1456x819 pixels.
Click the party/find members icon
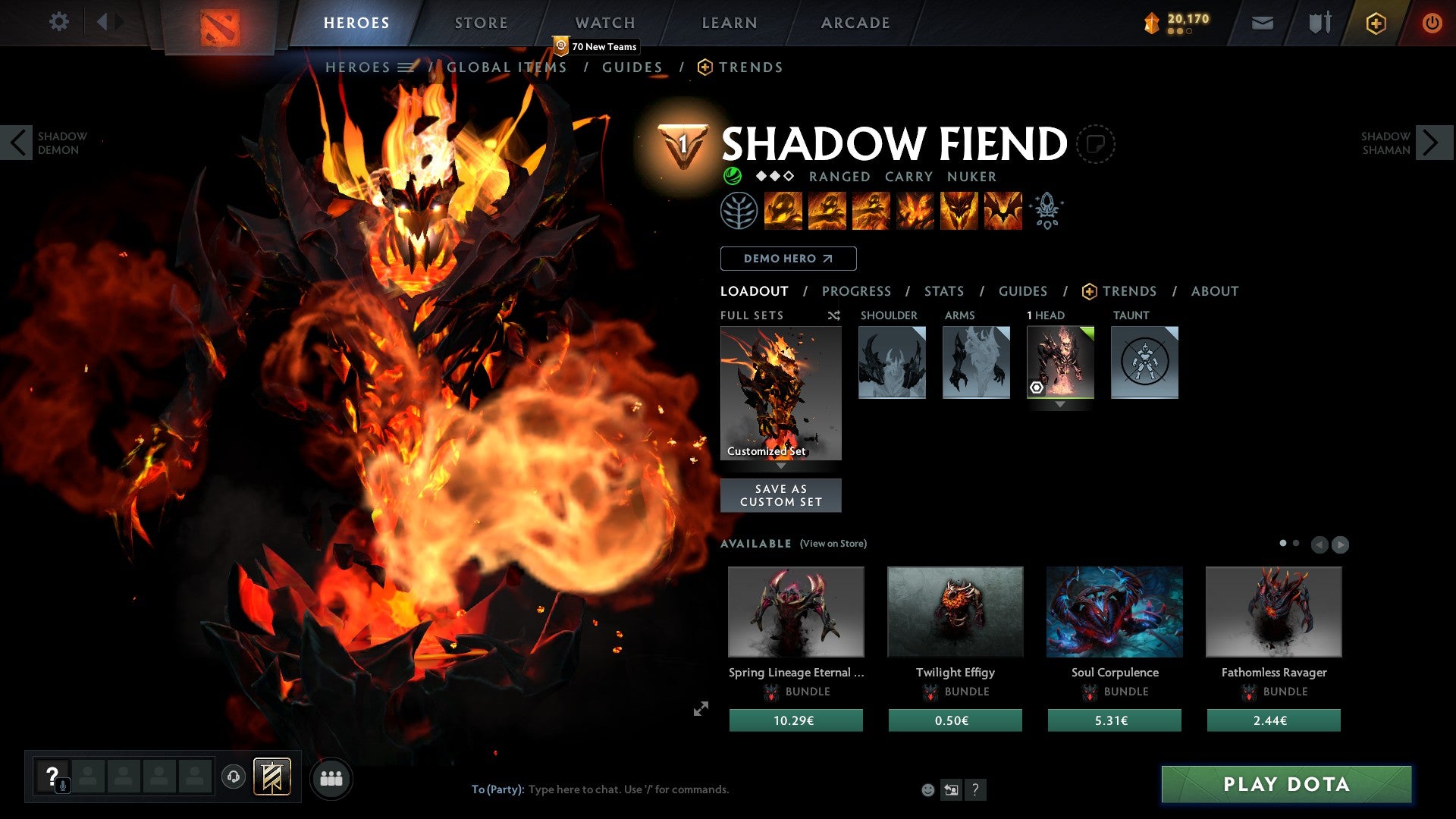[x=331, y=778]
